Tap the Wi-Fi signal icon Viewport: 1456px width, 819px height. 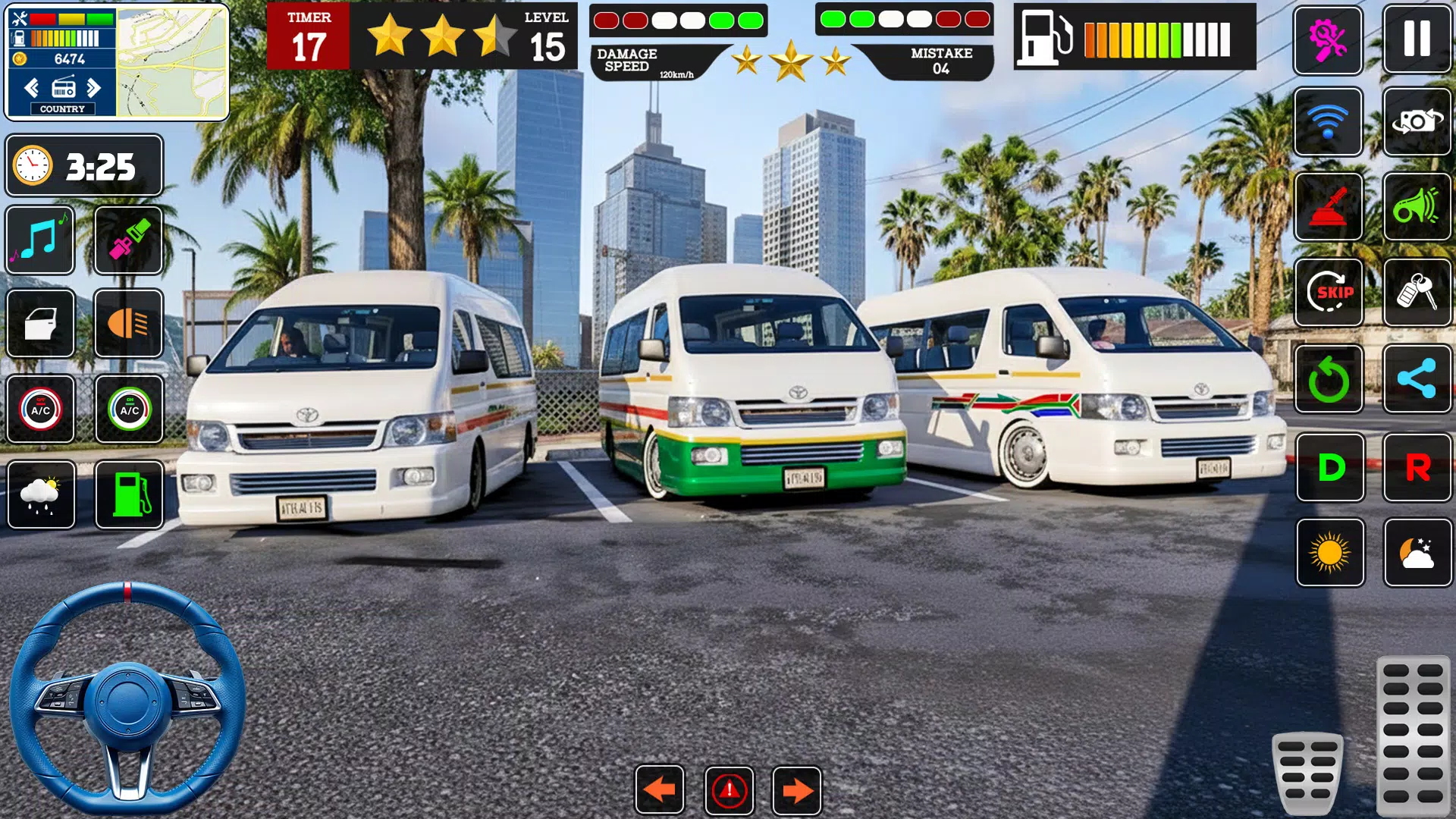click(x=1328, y=121)
